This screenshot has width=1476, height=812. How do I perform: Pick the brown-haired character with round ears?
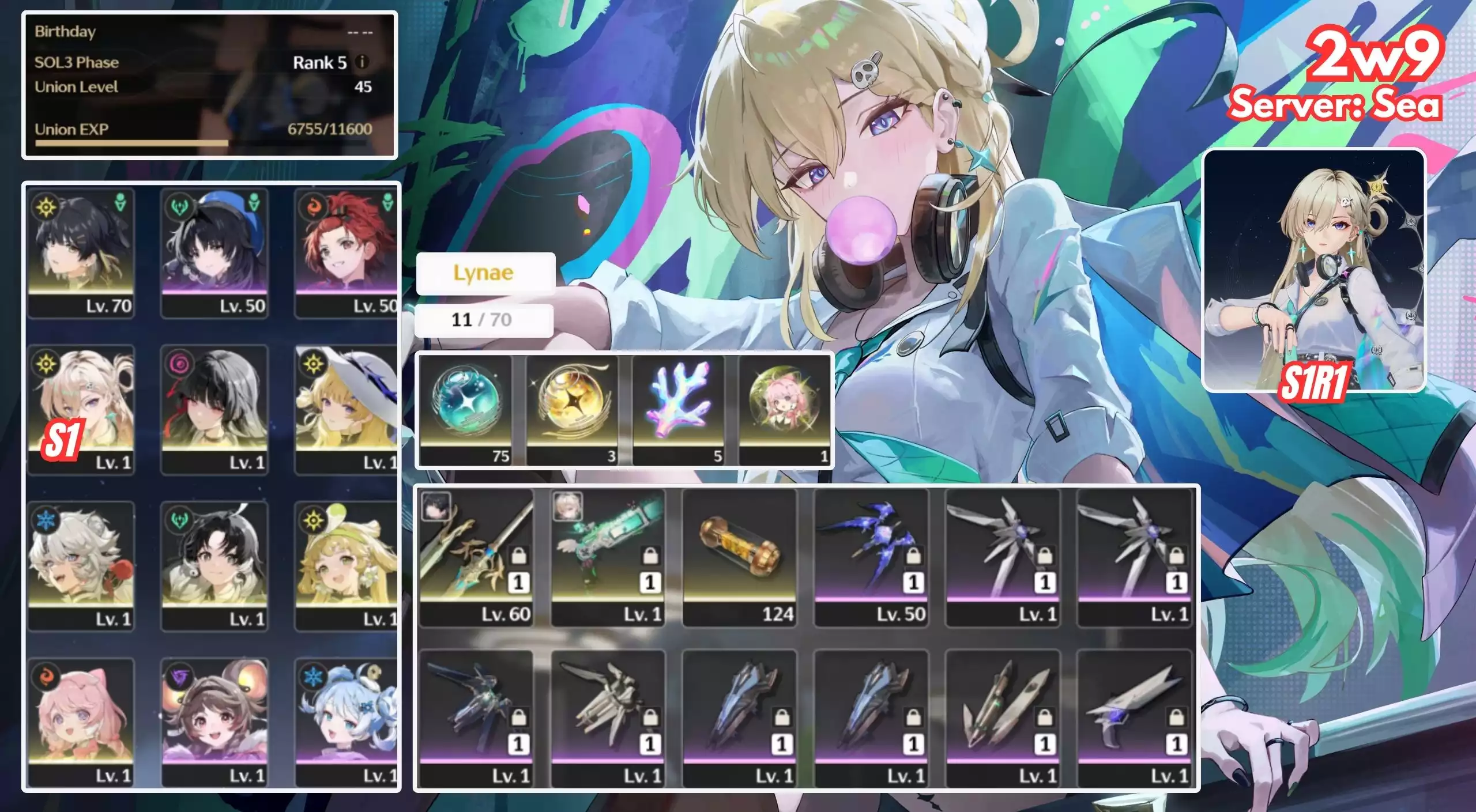point(214,723)
